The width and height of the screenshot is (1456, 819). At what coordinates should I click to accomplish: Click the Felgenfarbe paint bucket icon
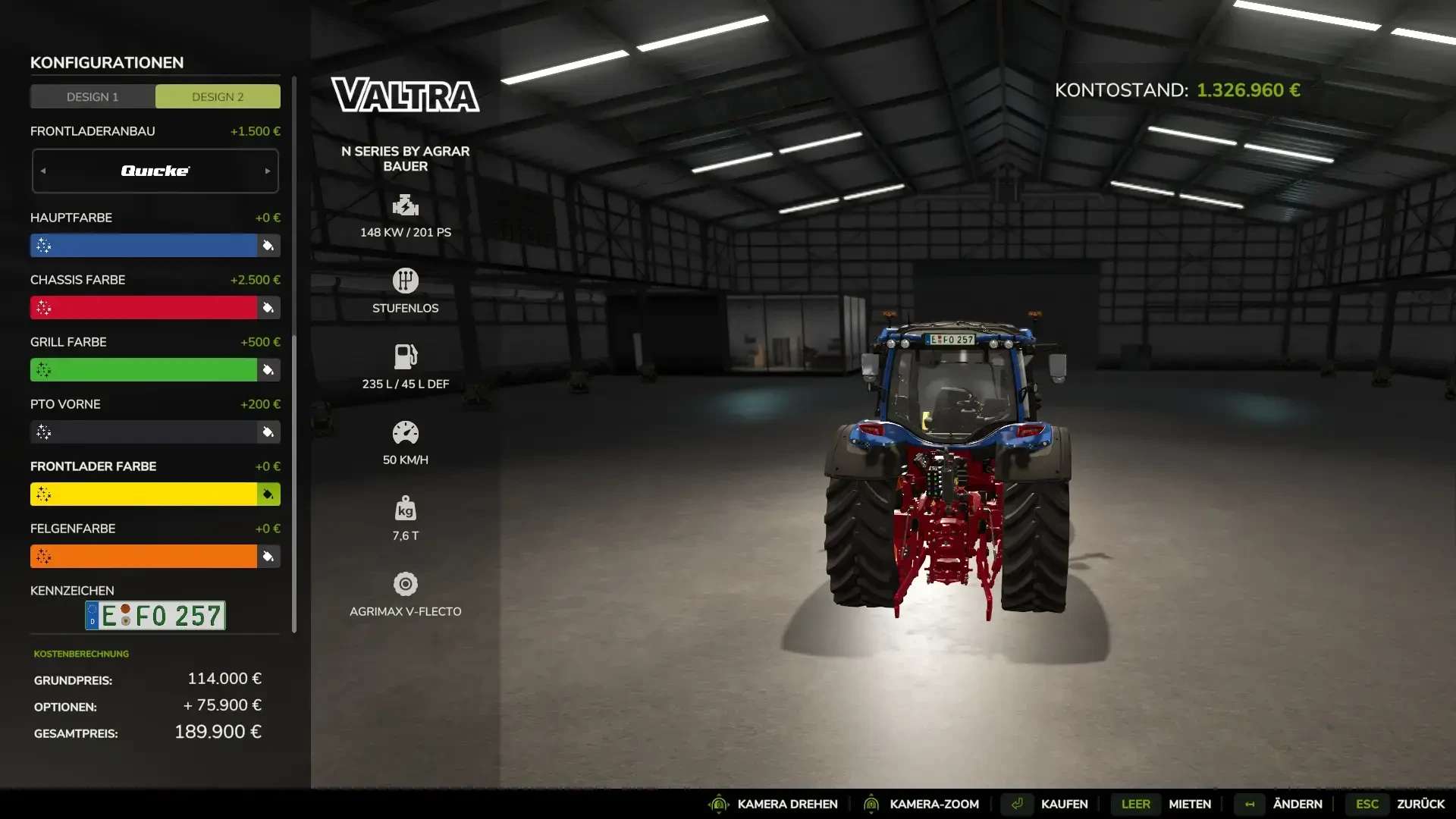268,557
